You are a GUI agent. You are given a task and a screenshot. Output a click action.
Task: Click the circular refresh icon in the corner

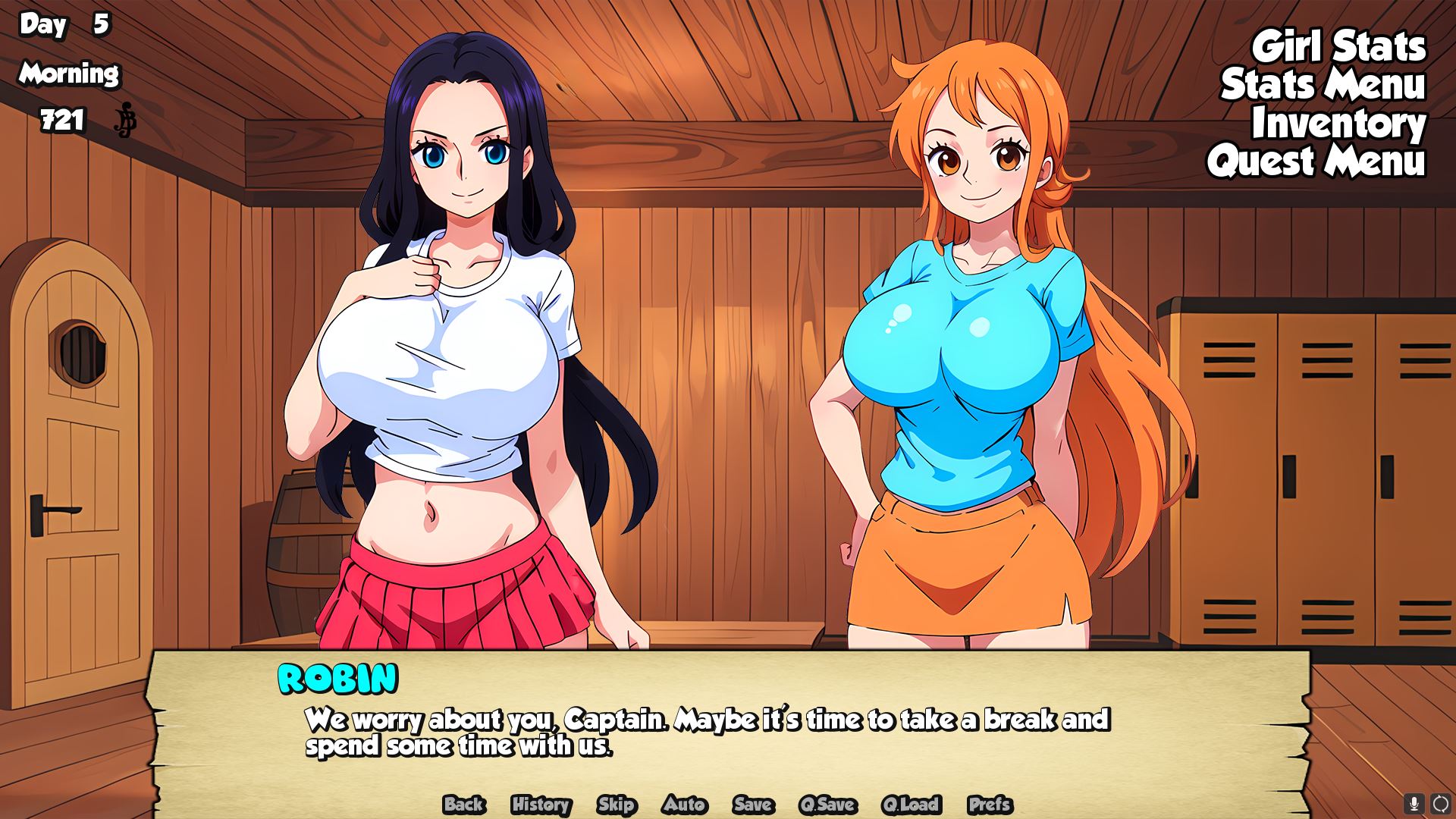point(1440,803)
